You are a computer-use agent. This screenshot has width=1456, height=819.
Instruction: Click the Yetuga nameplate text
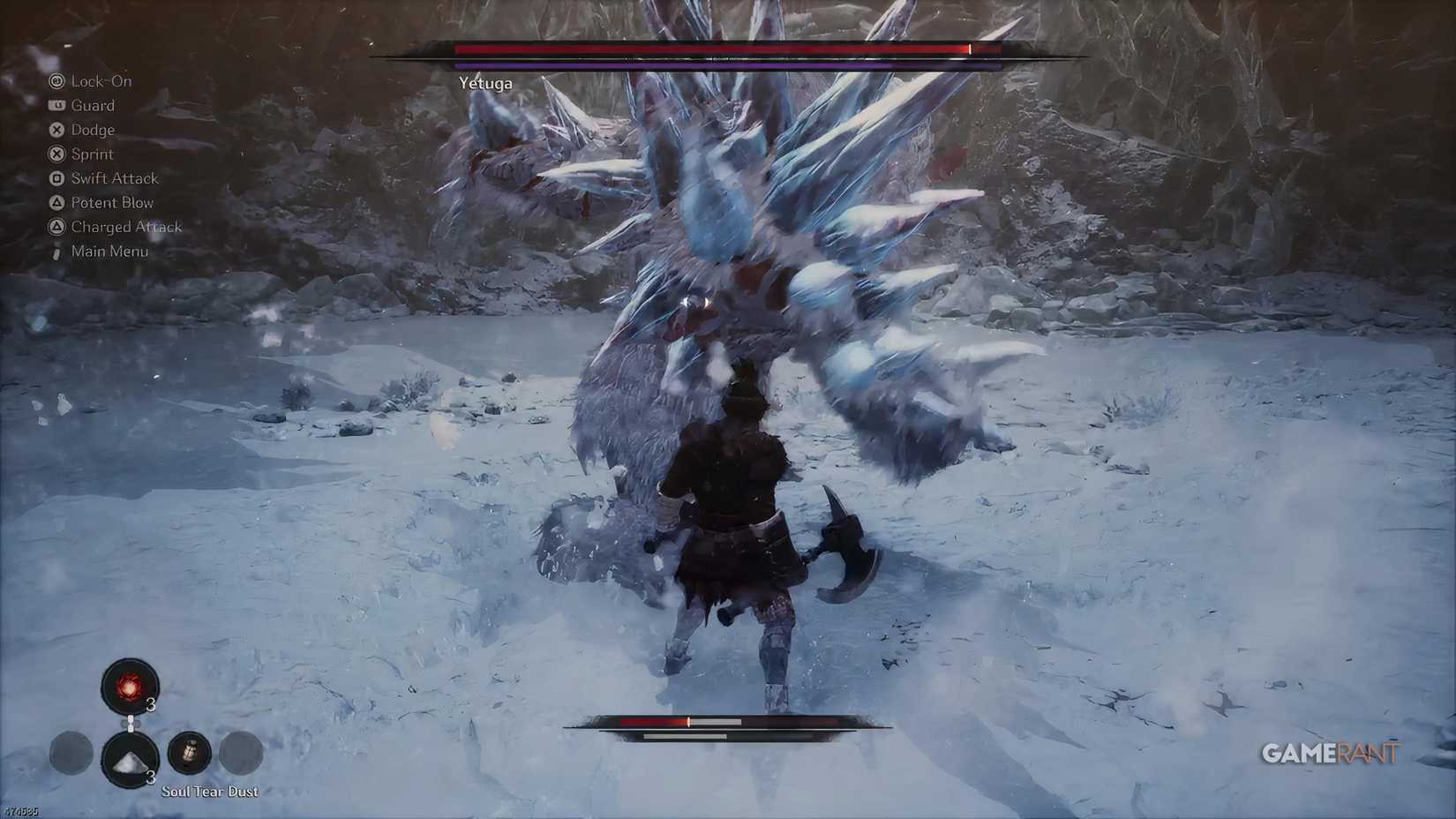pos(486,82)
